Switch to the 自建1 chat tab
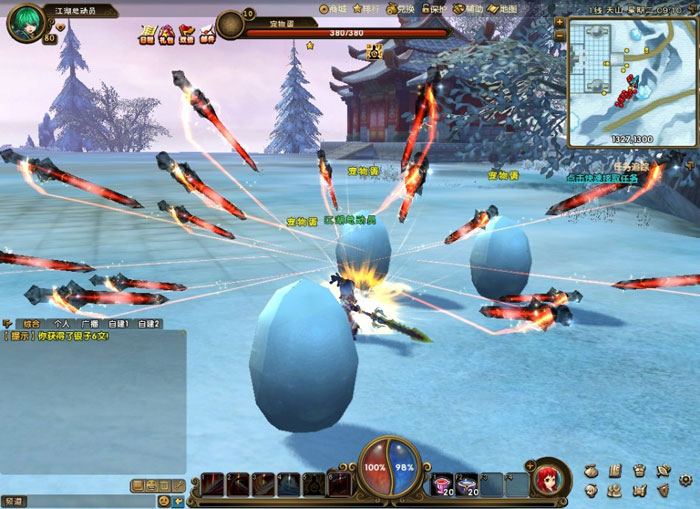 (x=121, y=324)
